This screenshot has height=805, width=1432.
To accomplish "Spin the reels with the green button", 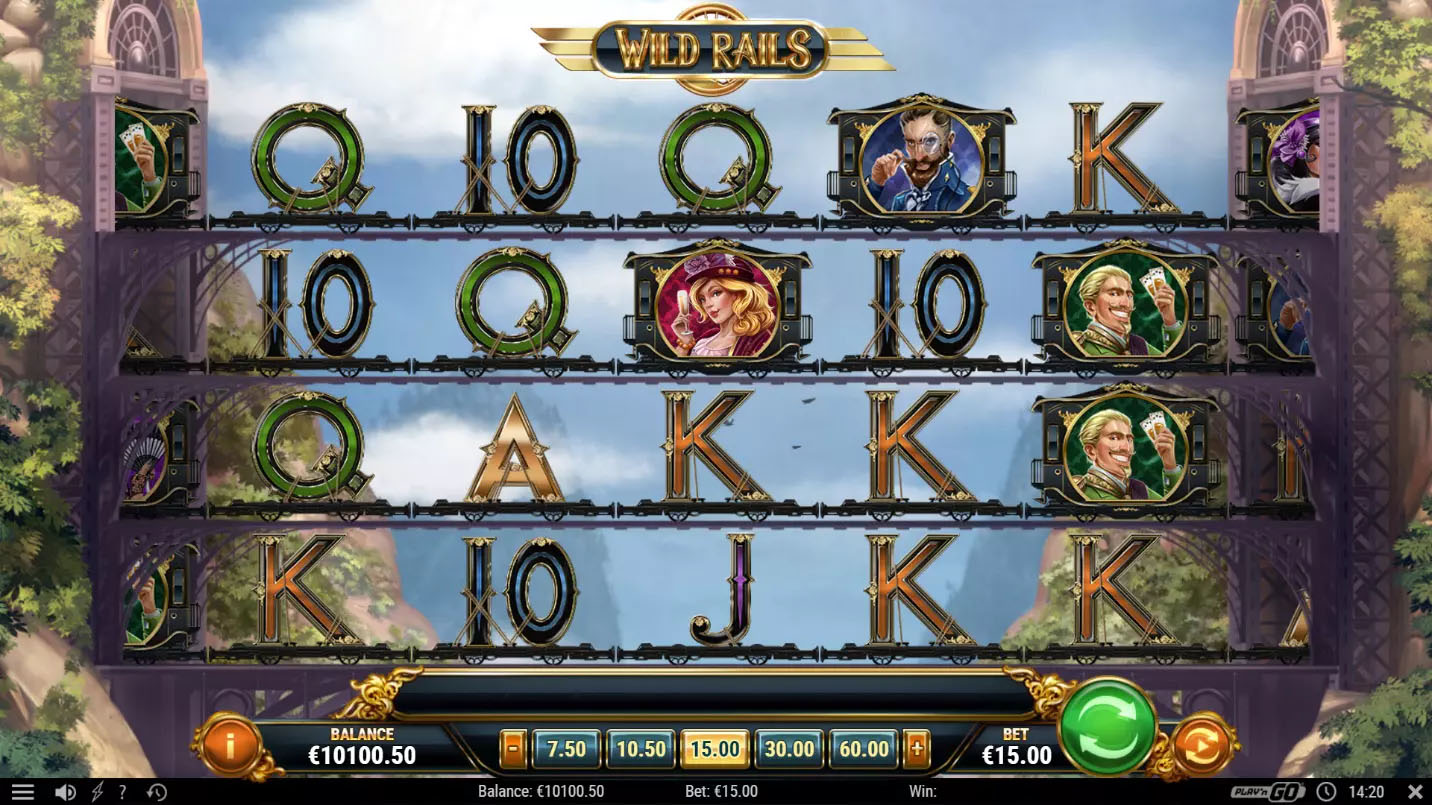I will pyautogui.click(x=1107, y=727).
